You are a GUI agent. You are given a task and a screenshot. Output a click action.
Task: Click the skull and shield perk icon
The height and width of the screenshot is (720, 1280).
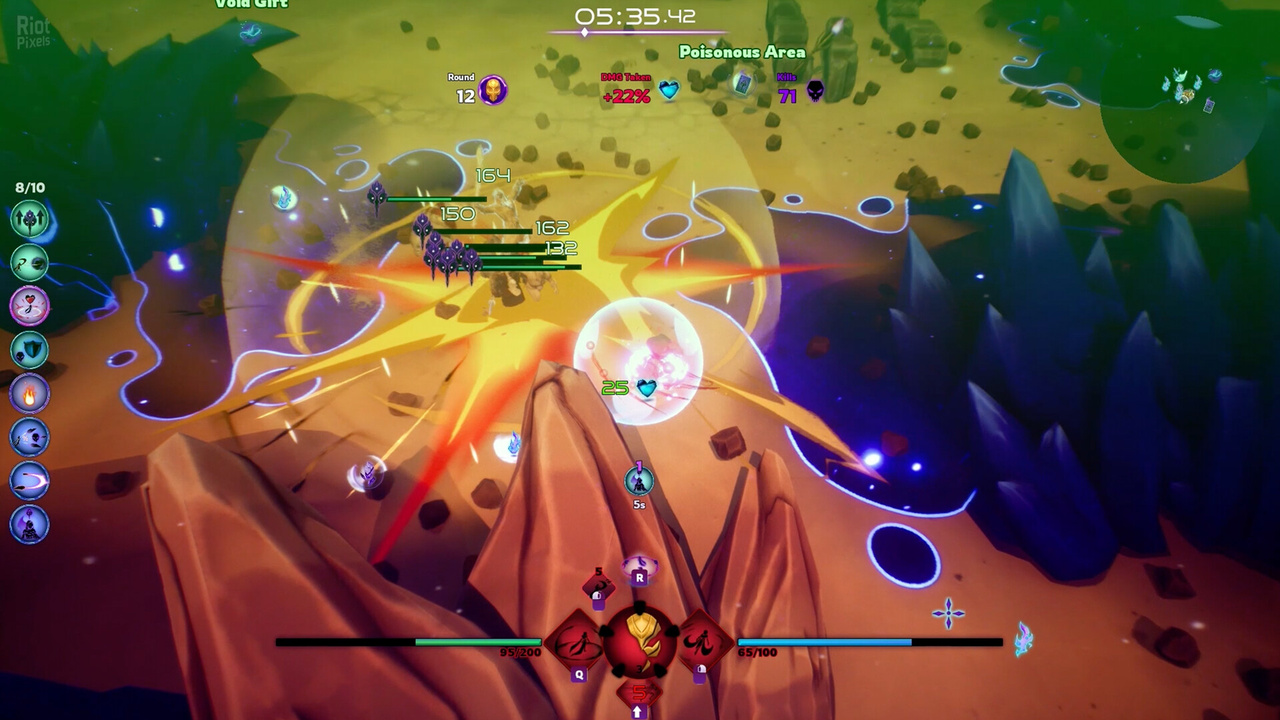(30, 349)
